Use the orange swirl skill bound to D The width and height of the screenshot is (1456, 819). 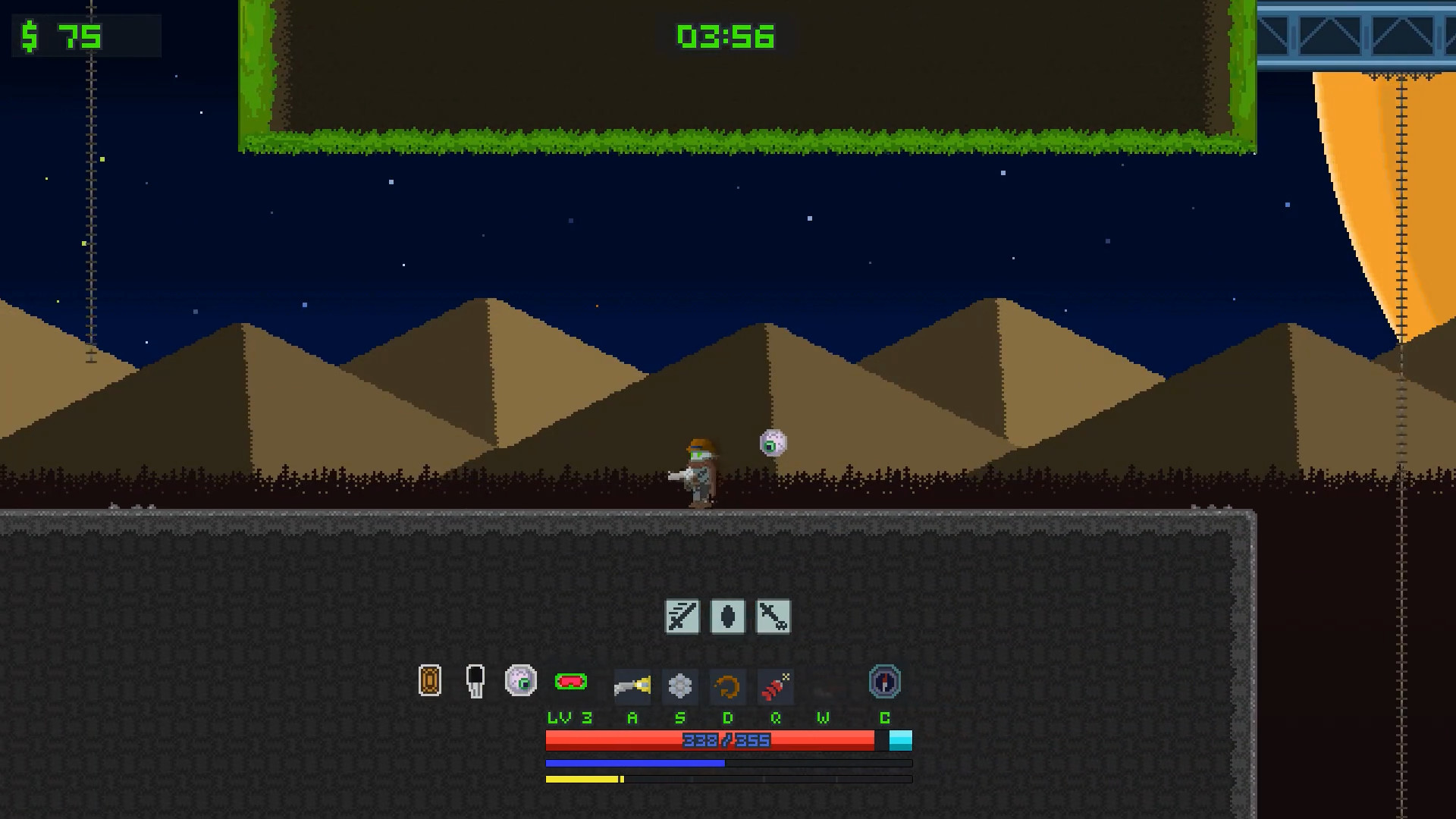coord(727,686)
